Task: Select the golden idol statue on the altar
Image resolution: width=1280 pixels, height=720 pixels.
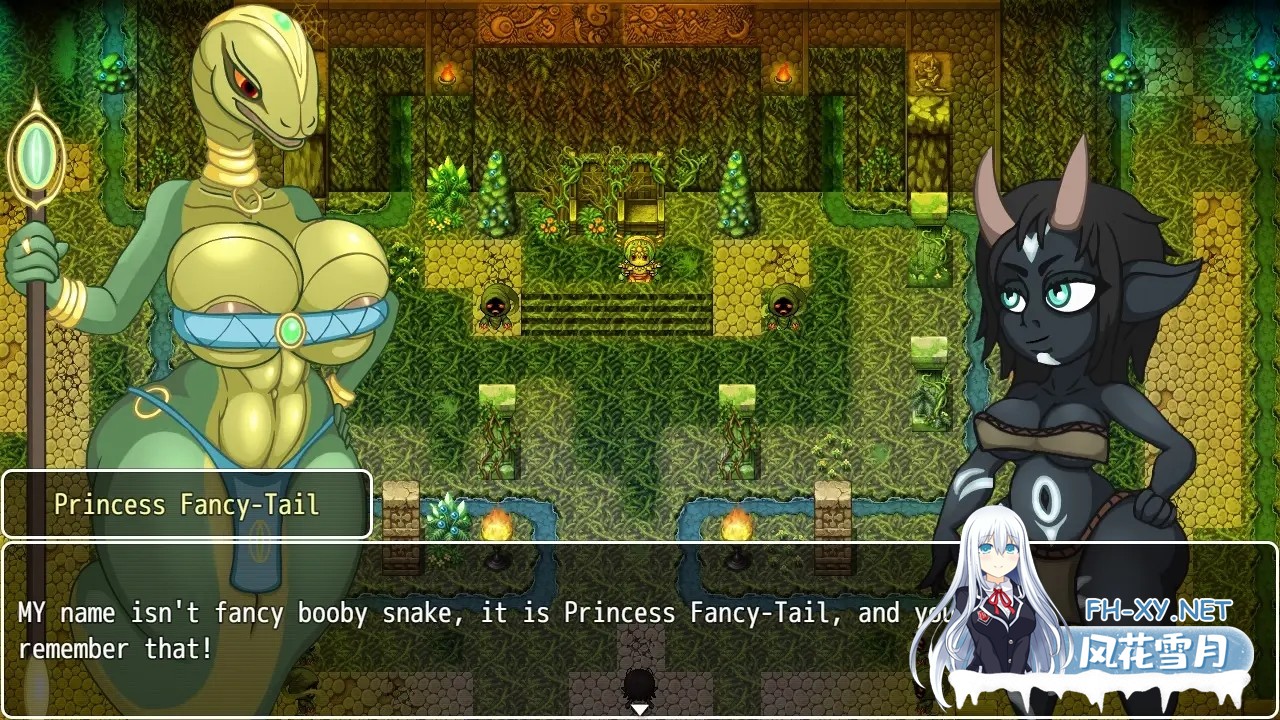Action: (x=637, y=258)
